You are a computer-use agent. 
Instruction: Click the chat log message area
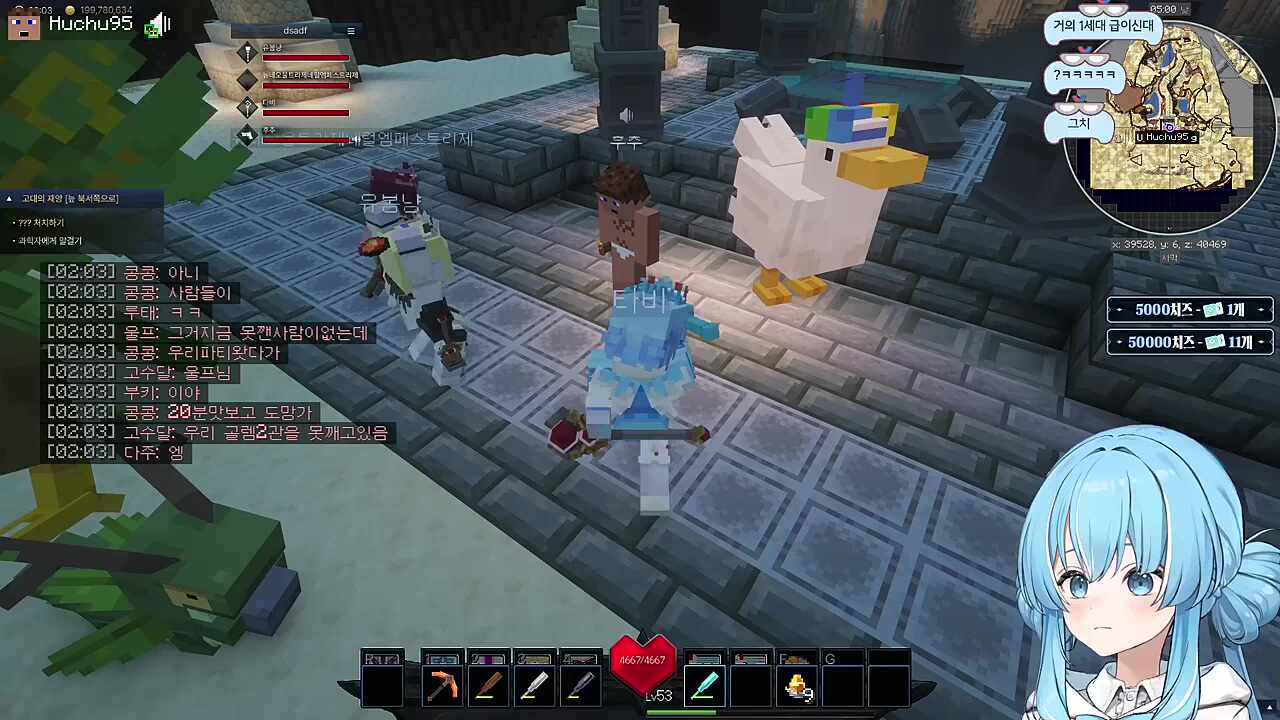(217, 362)
